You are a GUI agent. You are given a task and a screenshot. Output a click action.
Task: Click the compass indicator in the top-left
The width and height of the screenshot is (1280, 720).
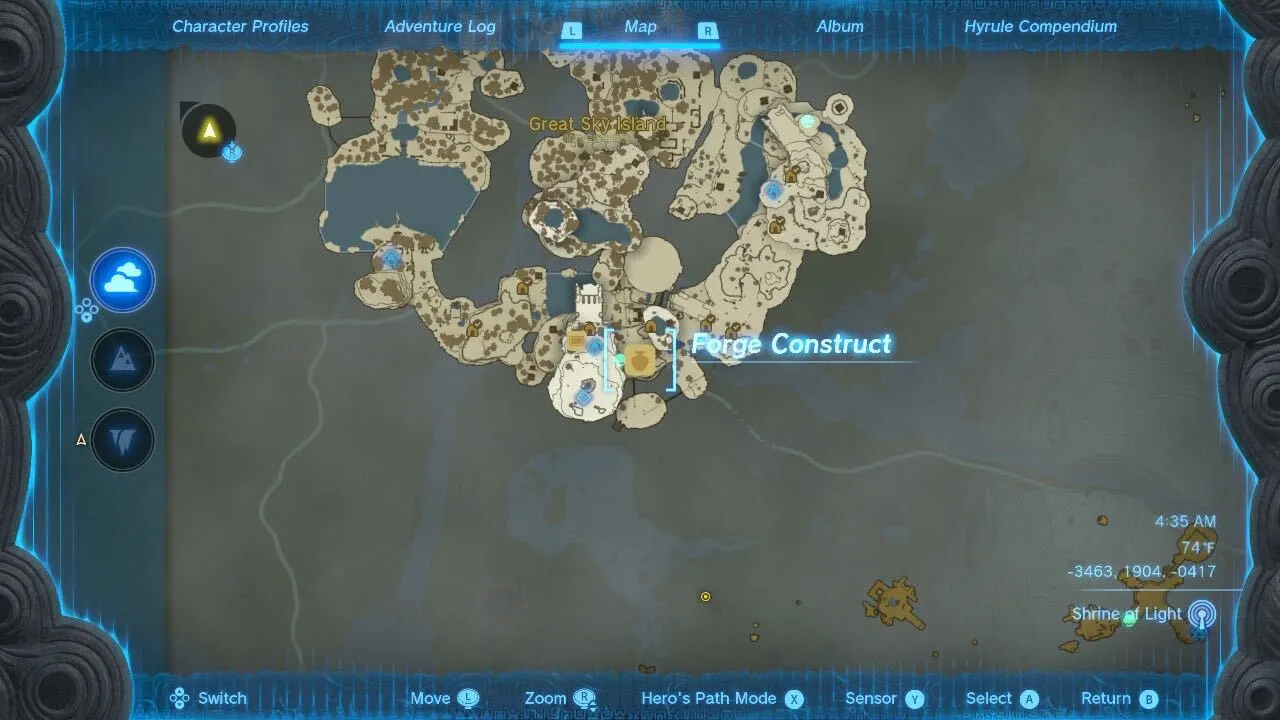(x=207, y=131)
